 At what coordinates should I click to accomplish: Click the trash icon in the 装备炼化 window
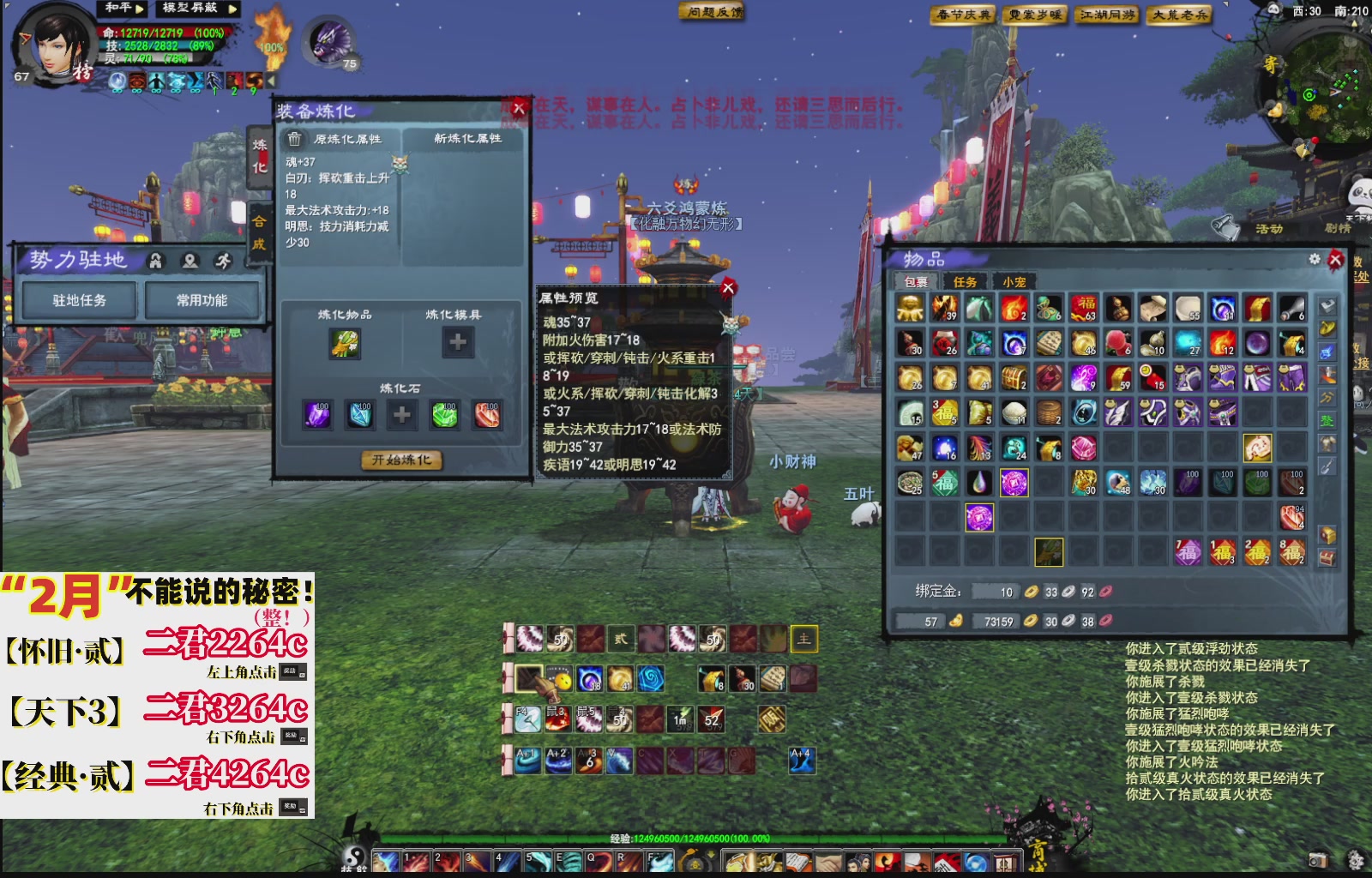(296, 139)
